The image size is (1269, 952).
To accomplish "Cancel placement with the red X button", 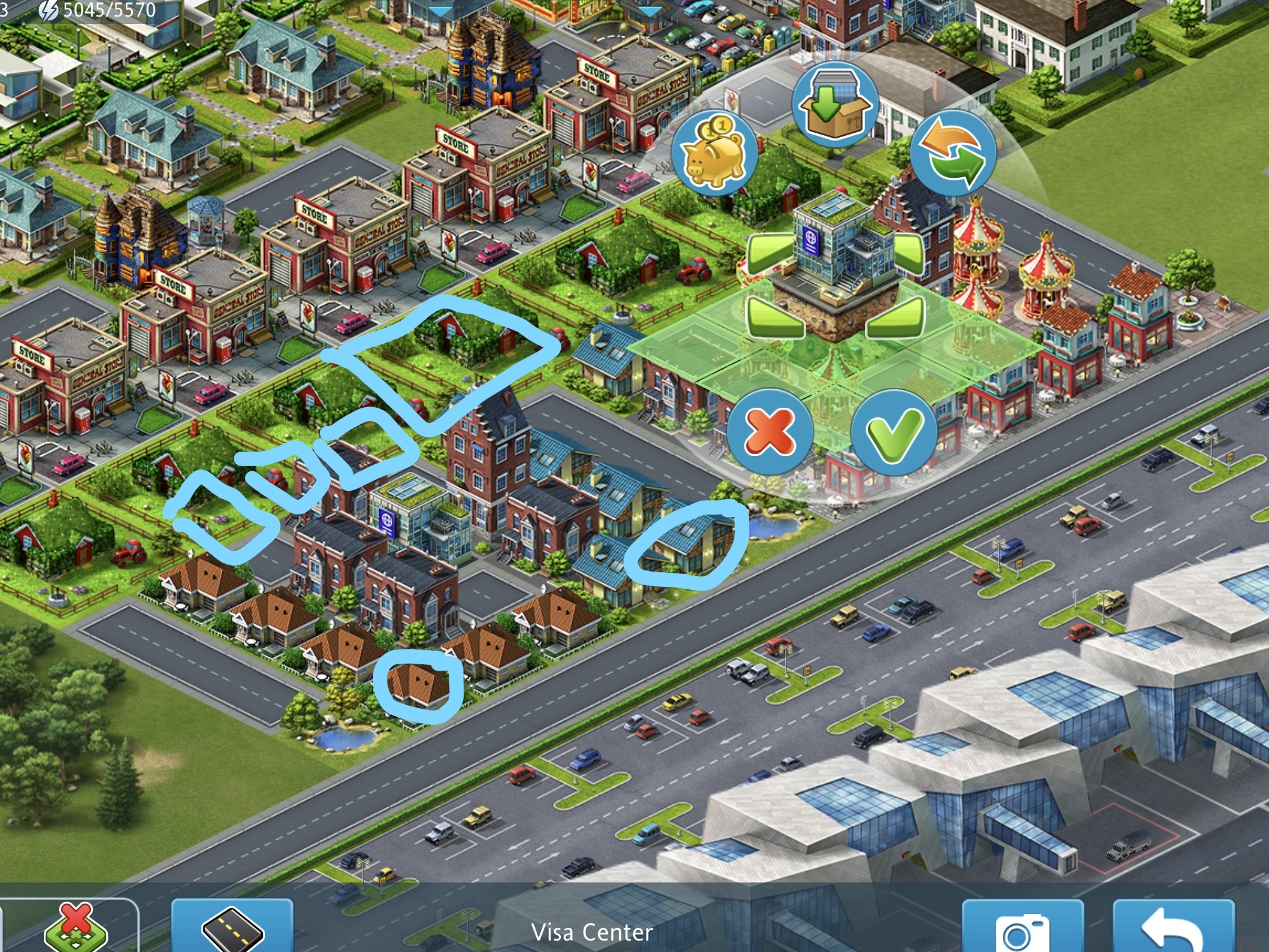I will coord(770,432).
